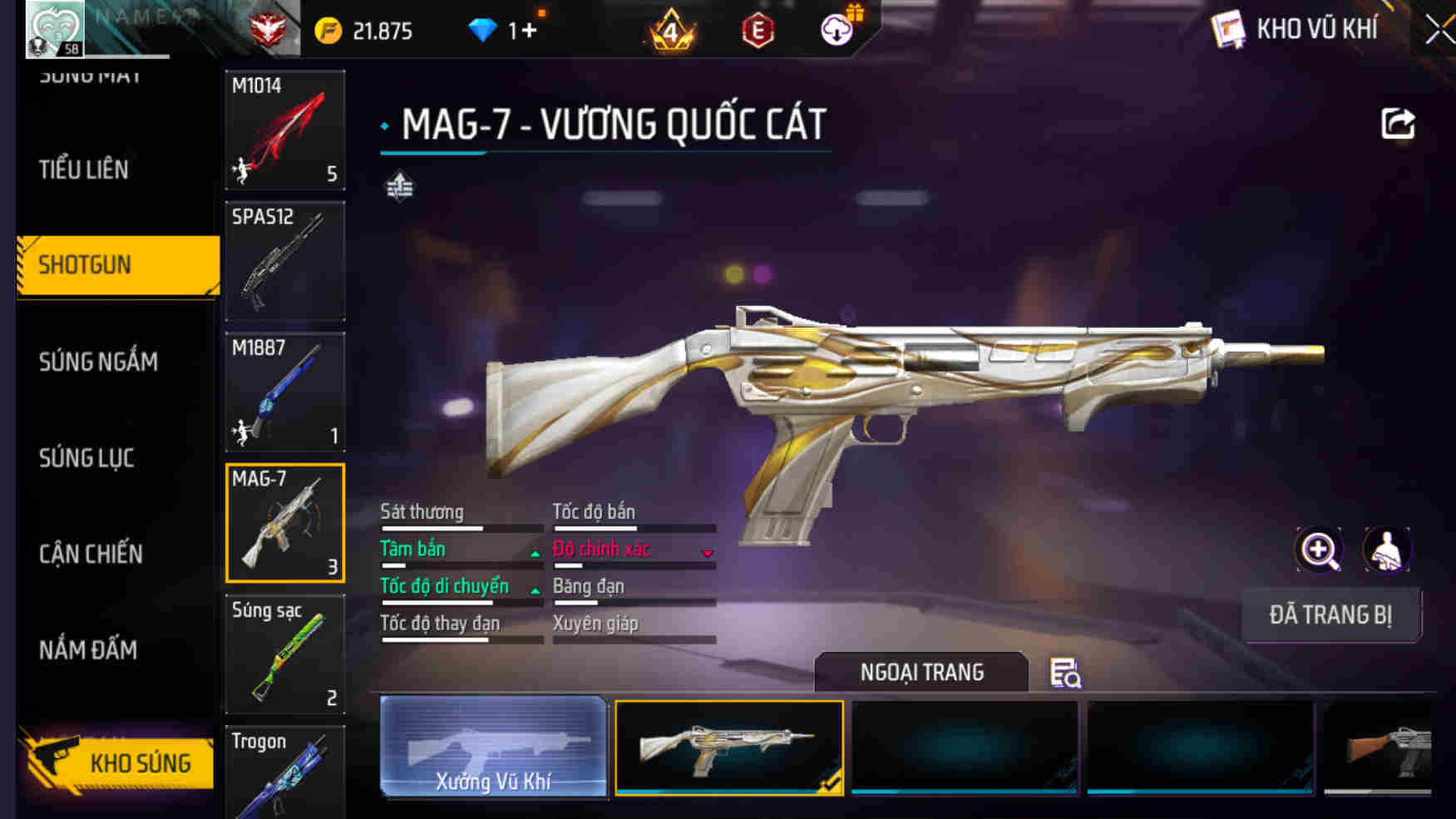Click the badge emblem under the weapon title
The width and height of the screenshot is (1456, 819).
[399, 185]
